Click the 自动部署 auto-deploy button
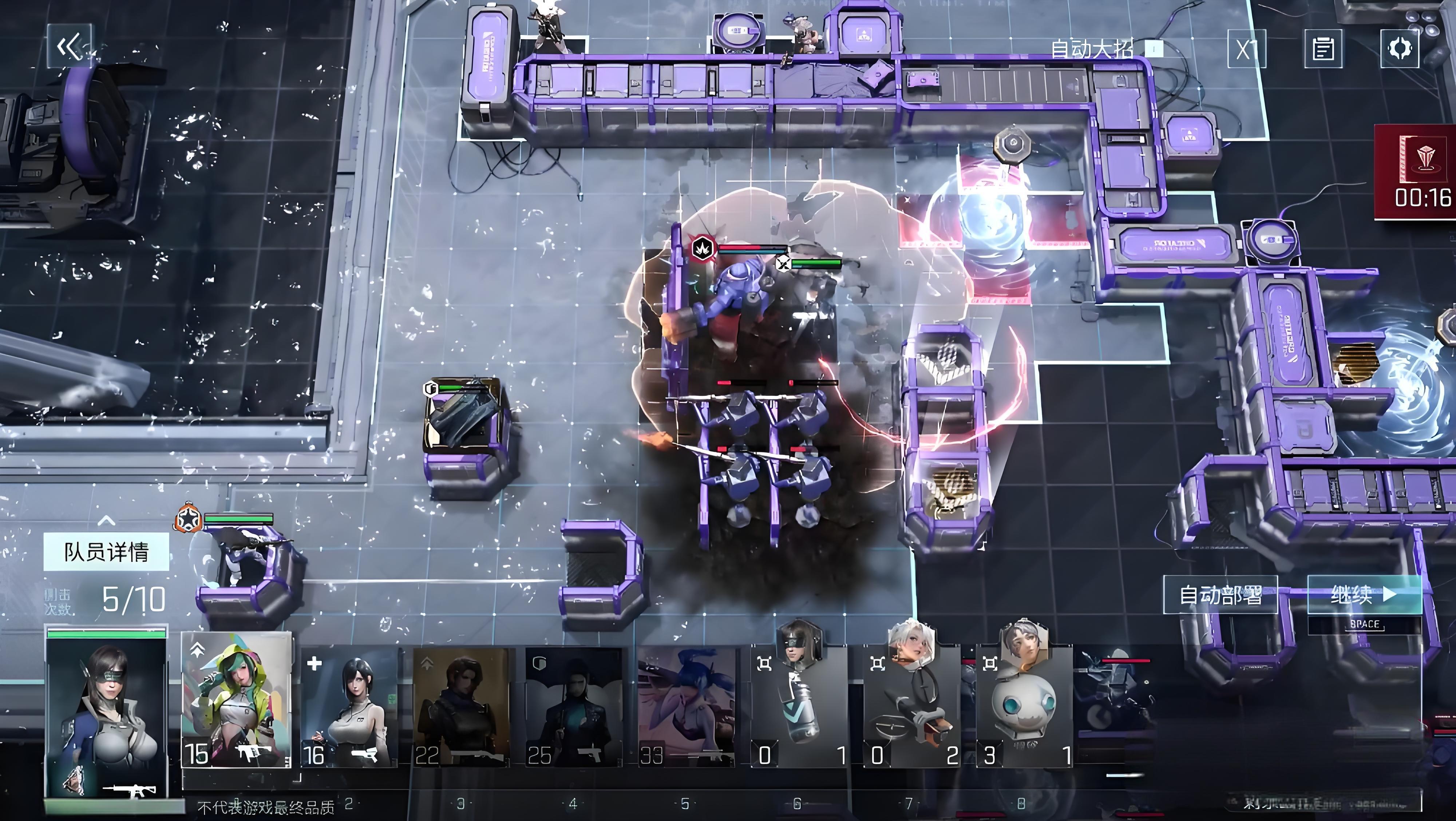Image resolution: width=1456 pixels, height=821 pixels. 1220,594
